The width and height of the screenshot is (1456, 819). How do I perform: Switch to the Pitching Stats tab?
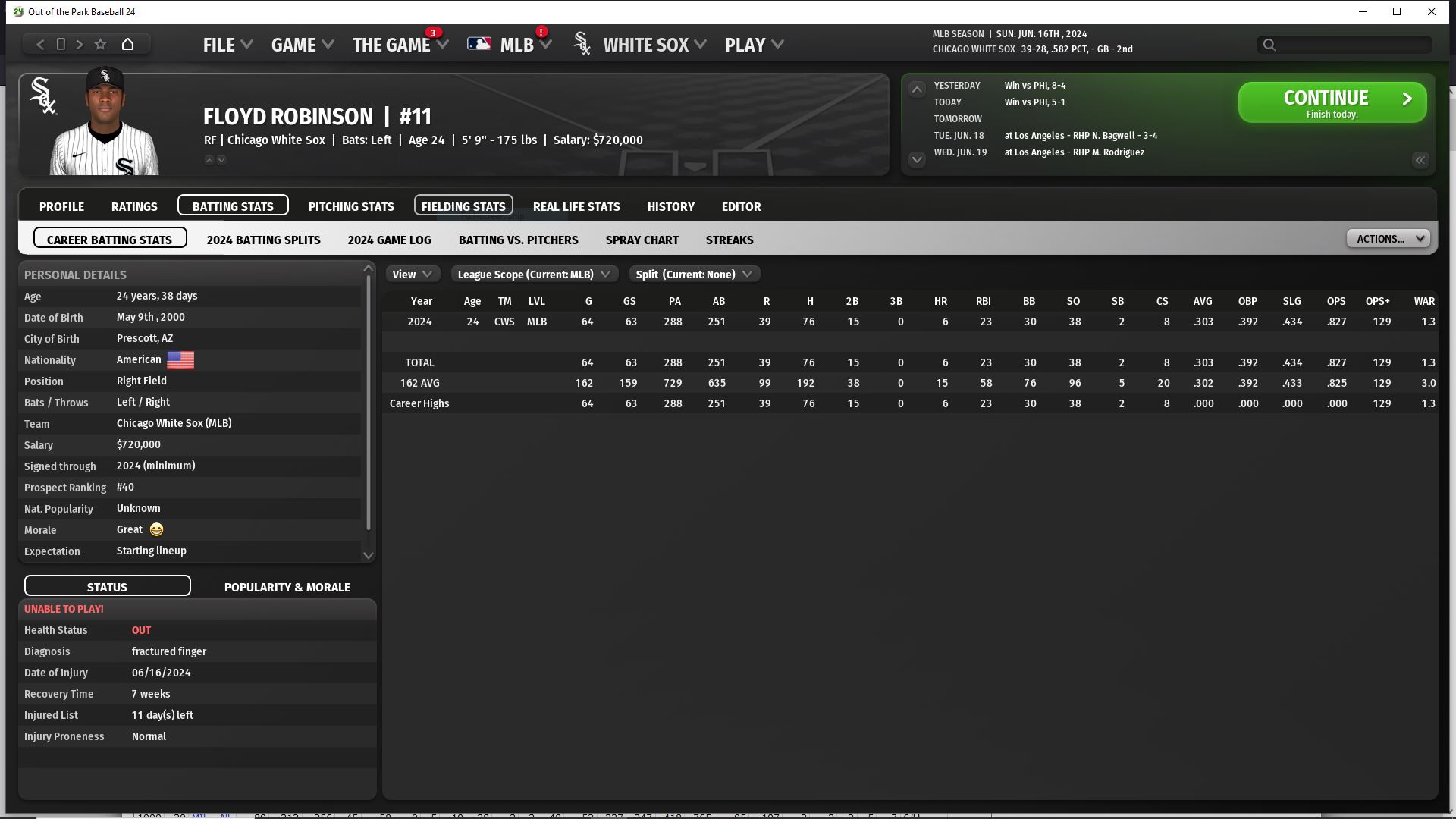pyautogui.click(x=351, y=206)
